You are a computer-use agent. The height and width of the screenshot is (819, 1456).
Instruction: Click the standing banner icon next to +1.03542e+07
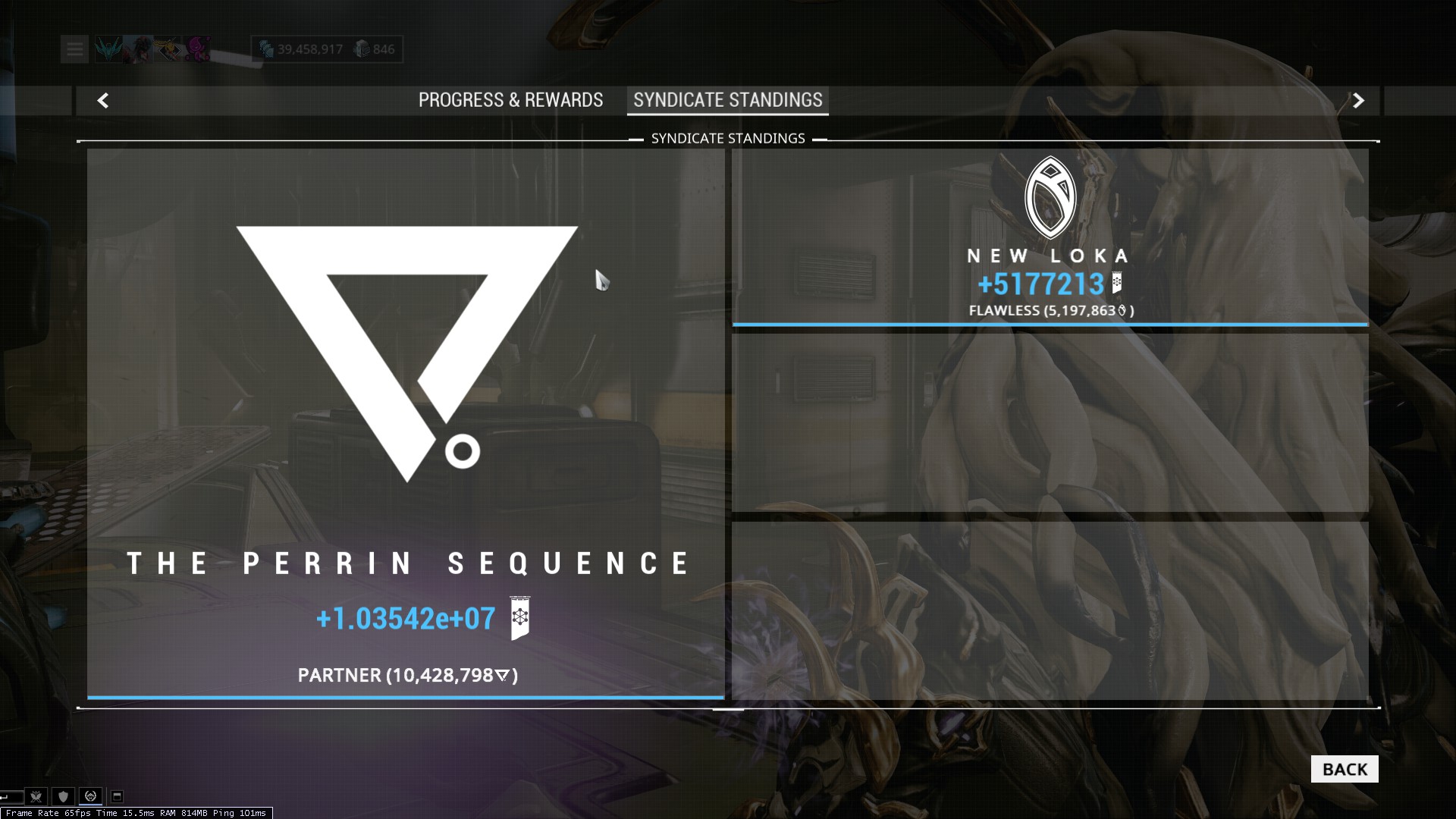tap(519, 619)
